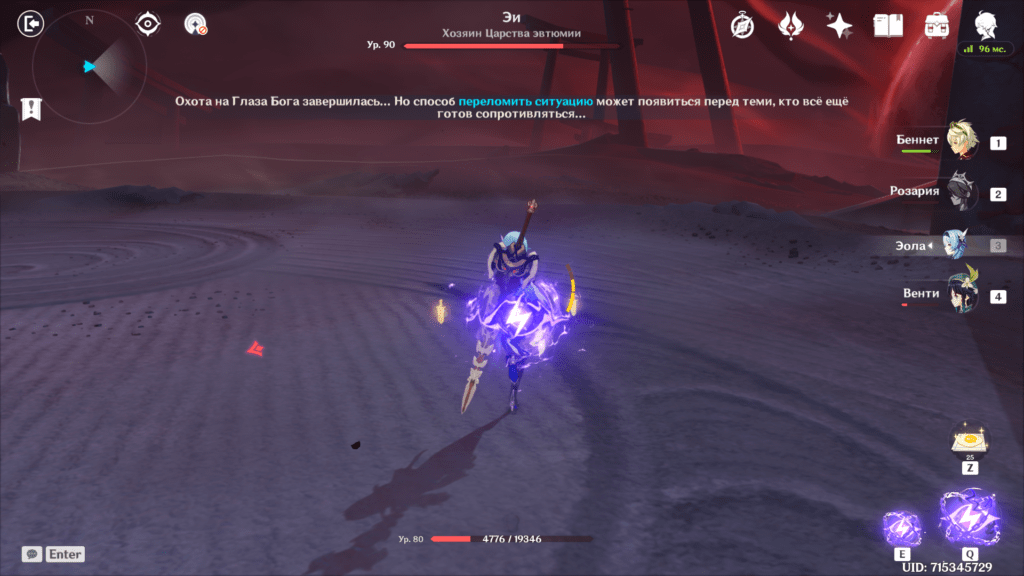Viewport: 1024px width, 576px height.
Task: Open the four-point star wish icon
Action: point(839,26)
